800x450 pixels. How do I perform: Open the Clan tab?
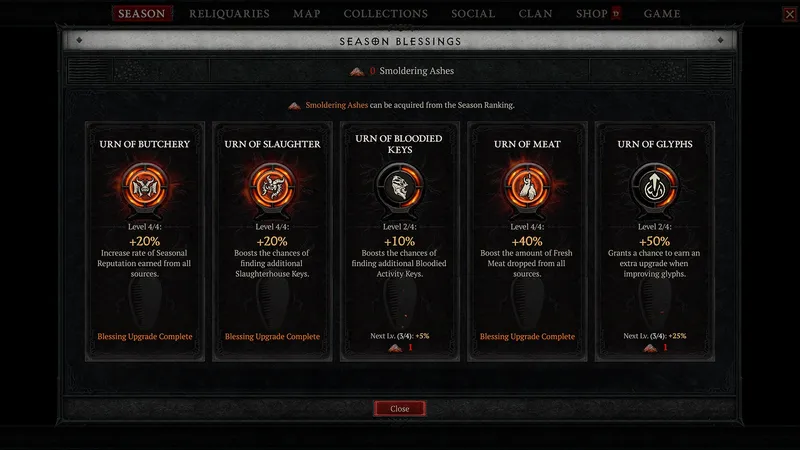[x=535, y=14]
